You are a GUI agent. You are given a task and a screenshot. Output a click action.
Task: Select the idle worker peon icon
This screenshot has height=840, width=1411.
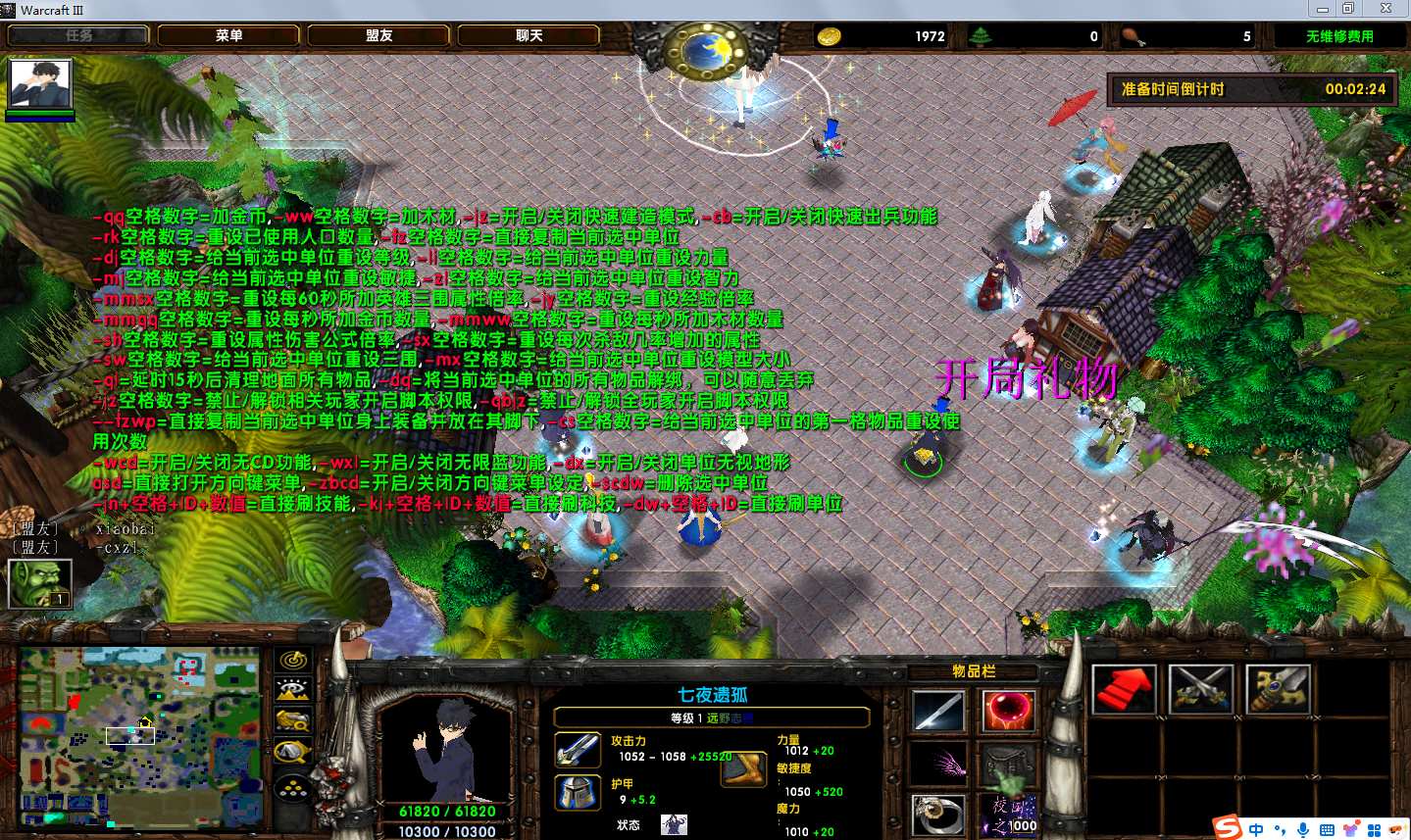point(39,583)
